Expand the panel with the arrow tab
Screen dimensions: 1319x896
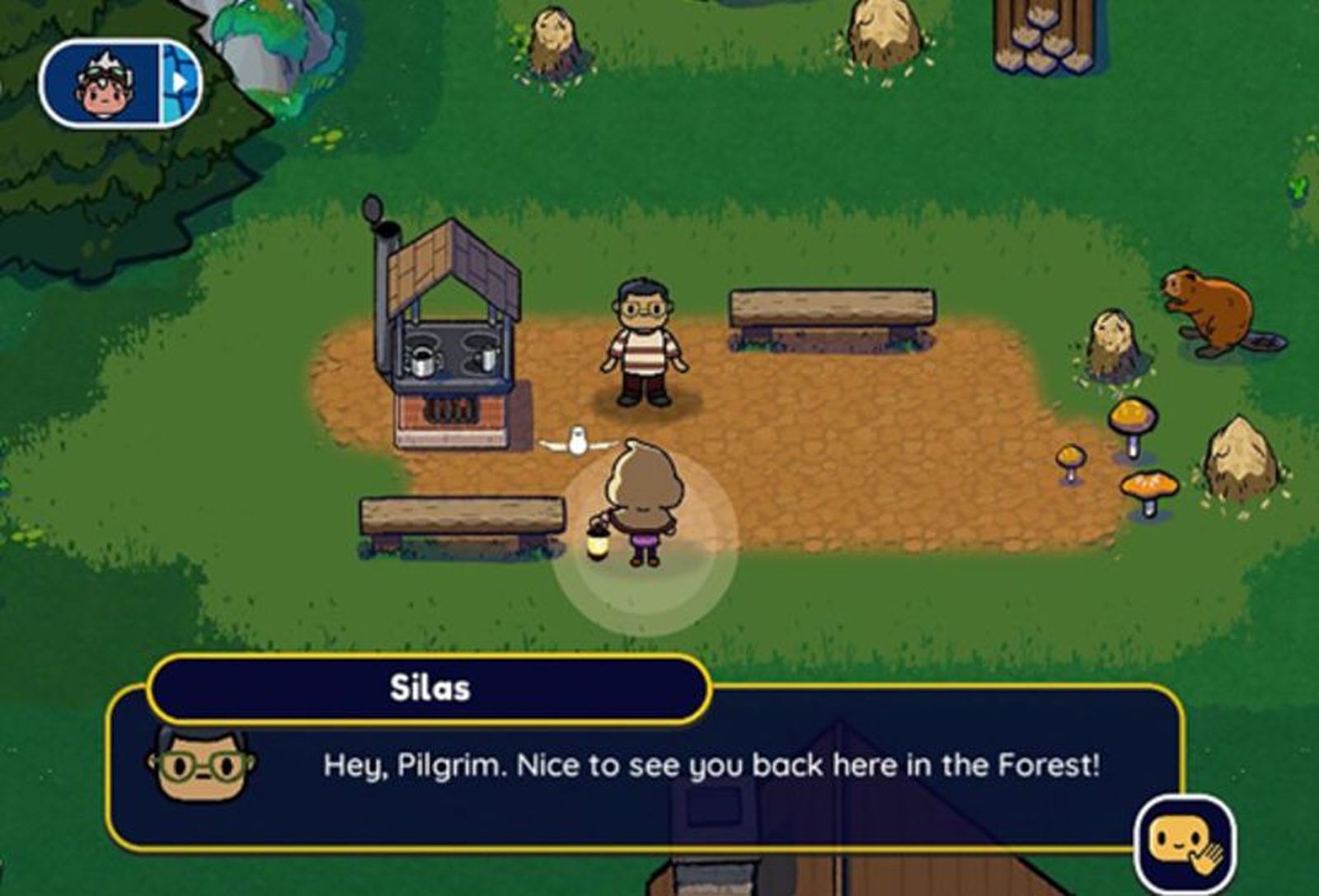(x=181, y=82)
